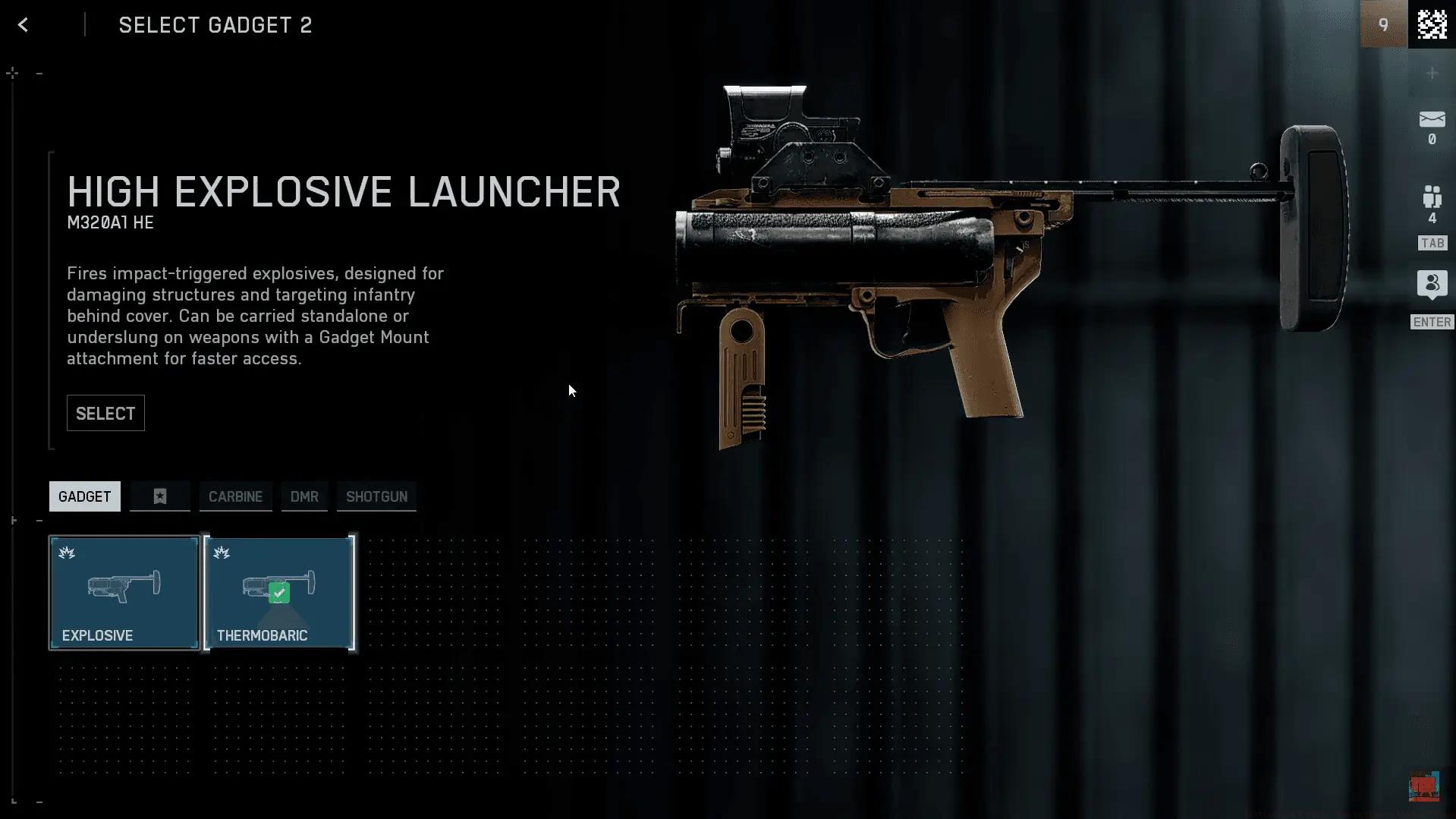Select the THERMOBARIC launcher tile
The width and height of the screenshot is (1456, 819).
pyautogui.click(x=279, y=593)
